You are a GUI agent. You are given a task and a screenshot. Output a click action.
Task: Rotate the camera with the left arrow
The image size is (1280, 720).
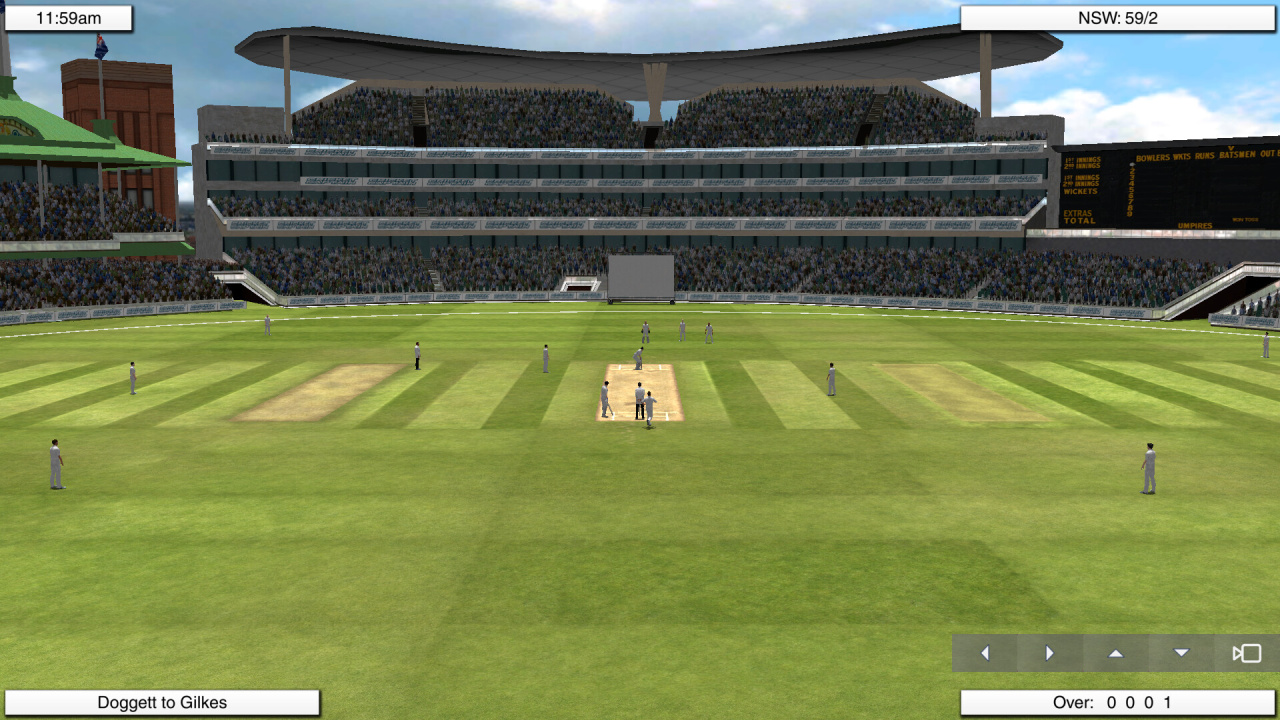[x=985, y=653]
